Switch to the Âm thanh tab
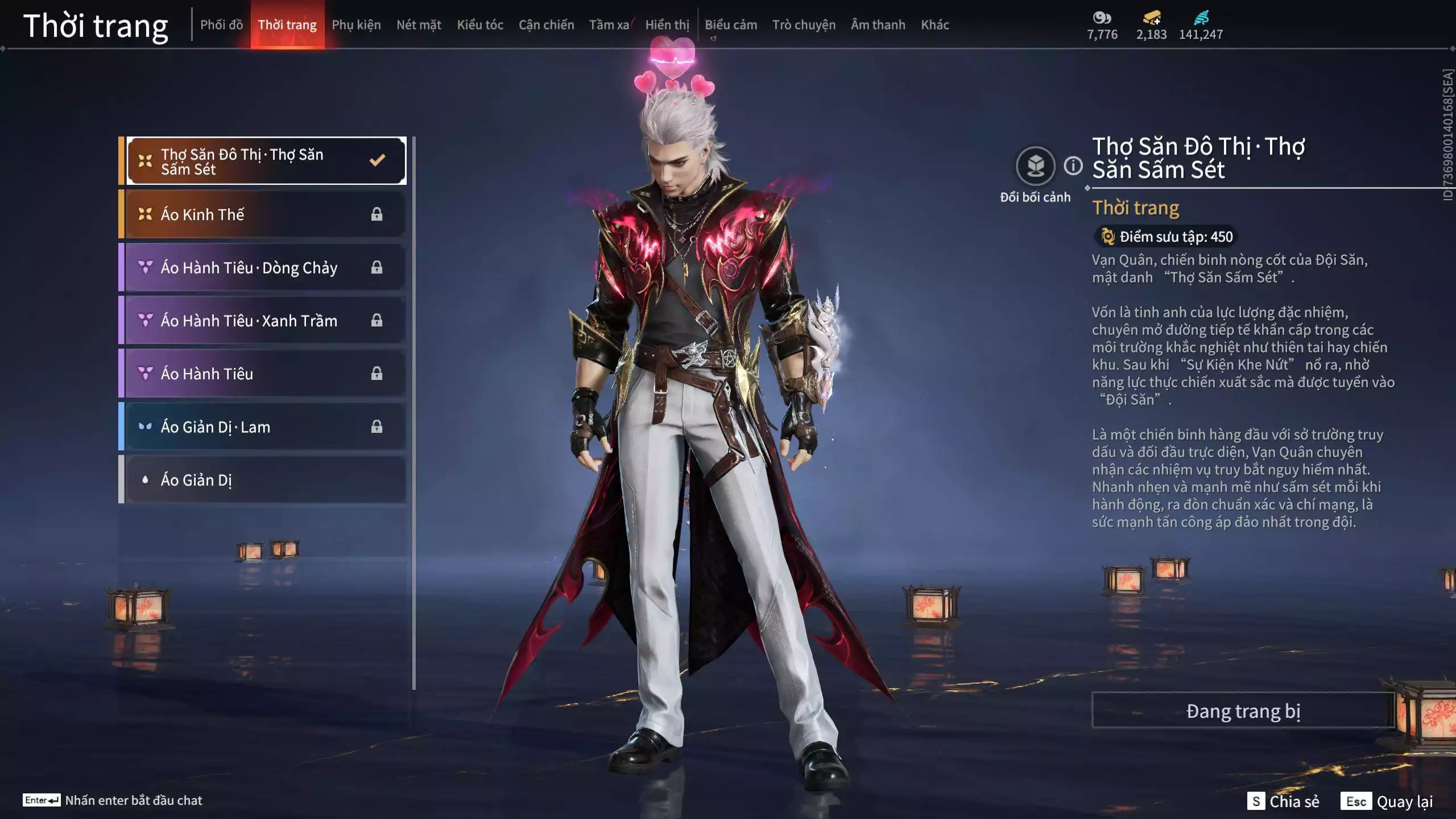This screenshot has width=1456, height=819. click(878, 25)
